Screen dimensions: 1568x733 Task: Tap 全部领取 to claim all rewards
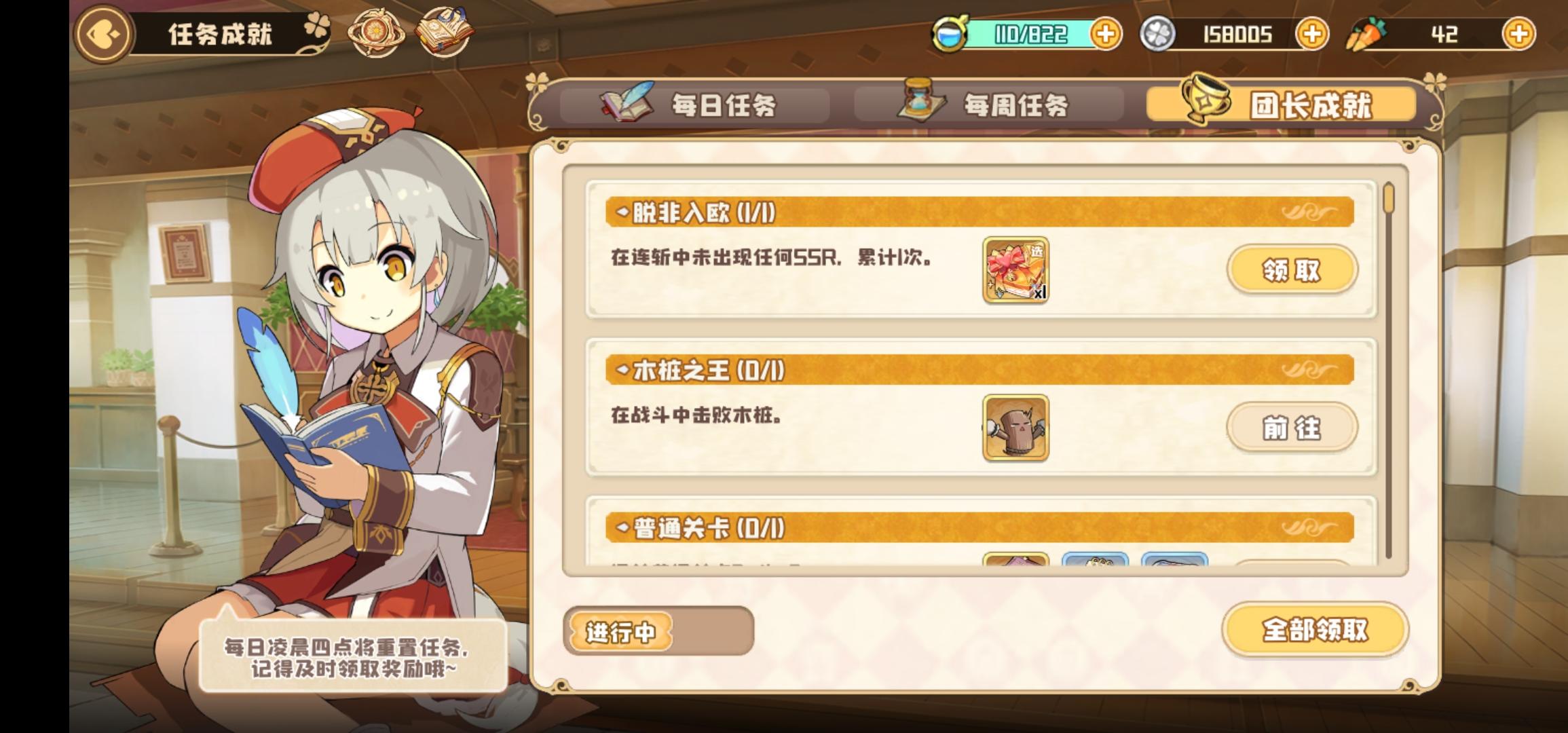(1315, 631)
